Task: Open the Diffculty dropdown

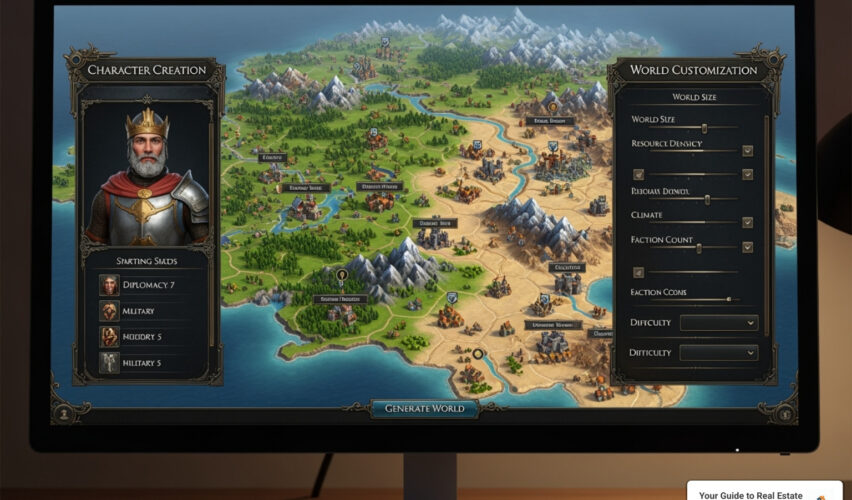Action: click(x=718, y=323)
